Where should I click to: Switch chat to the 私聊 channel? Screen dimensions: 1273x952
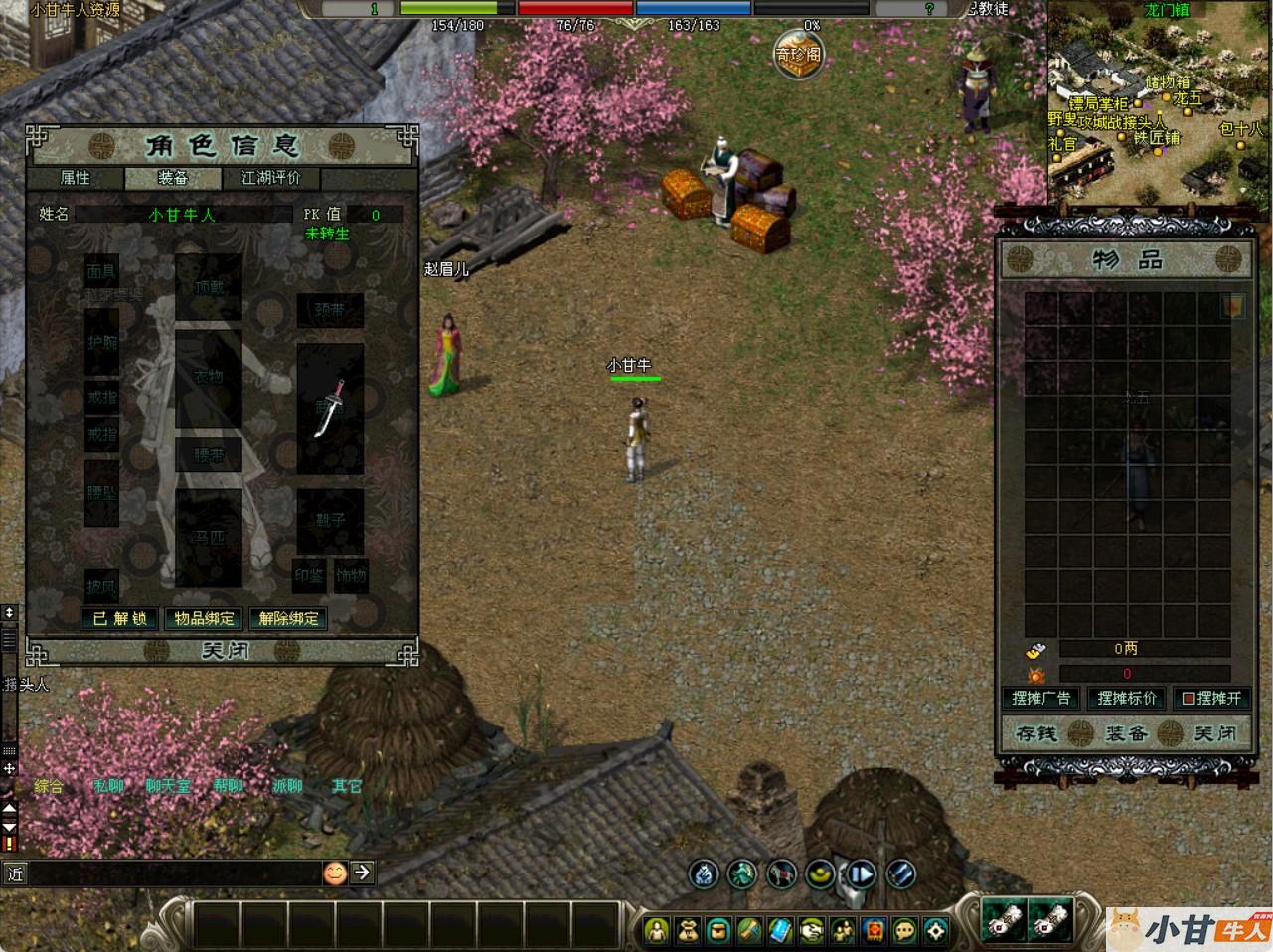point(109,786)
